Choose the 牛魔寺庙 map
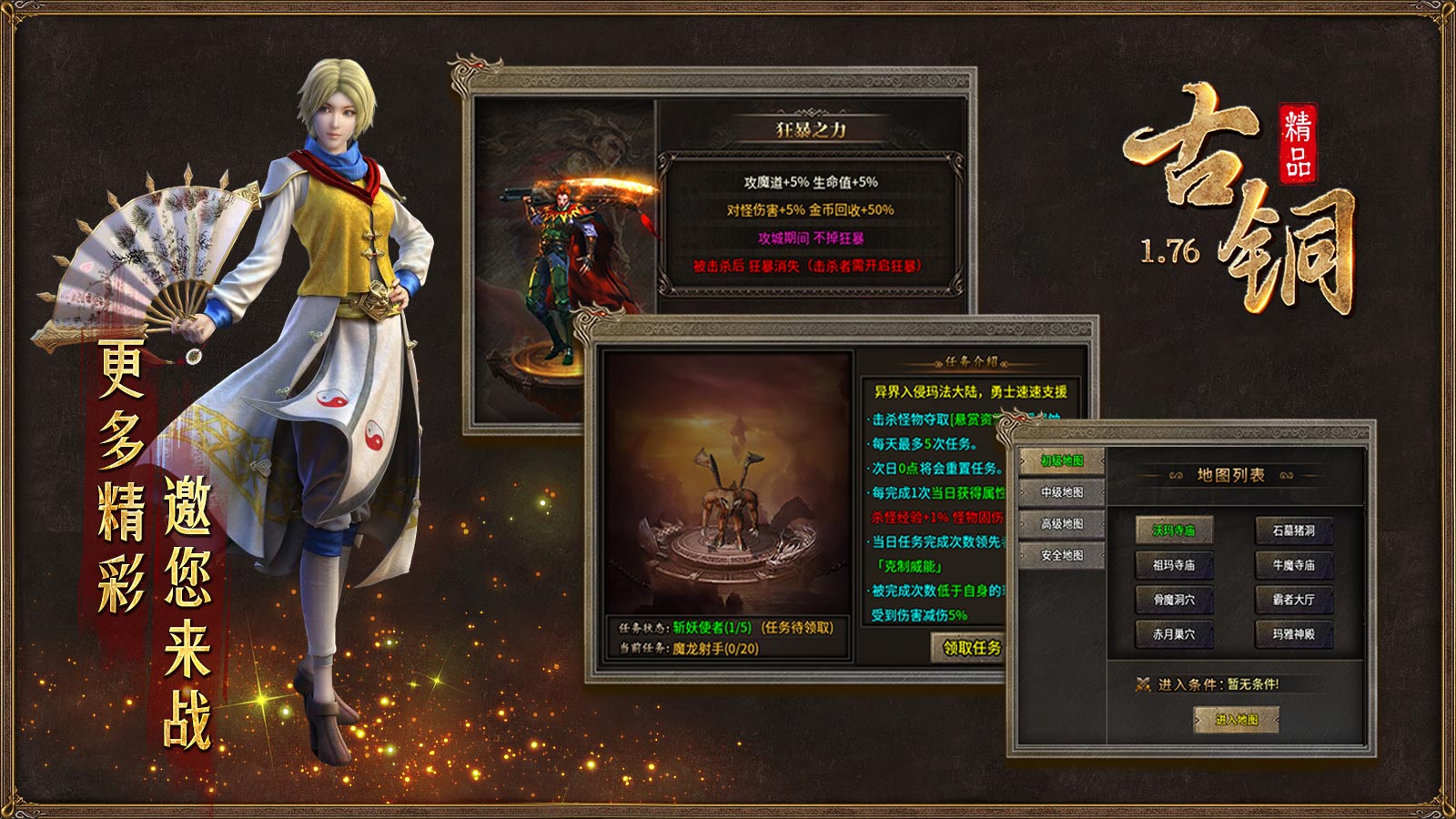The height and width of the screenshot is (819, 1456). 1293,565
